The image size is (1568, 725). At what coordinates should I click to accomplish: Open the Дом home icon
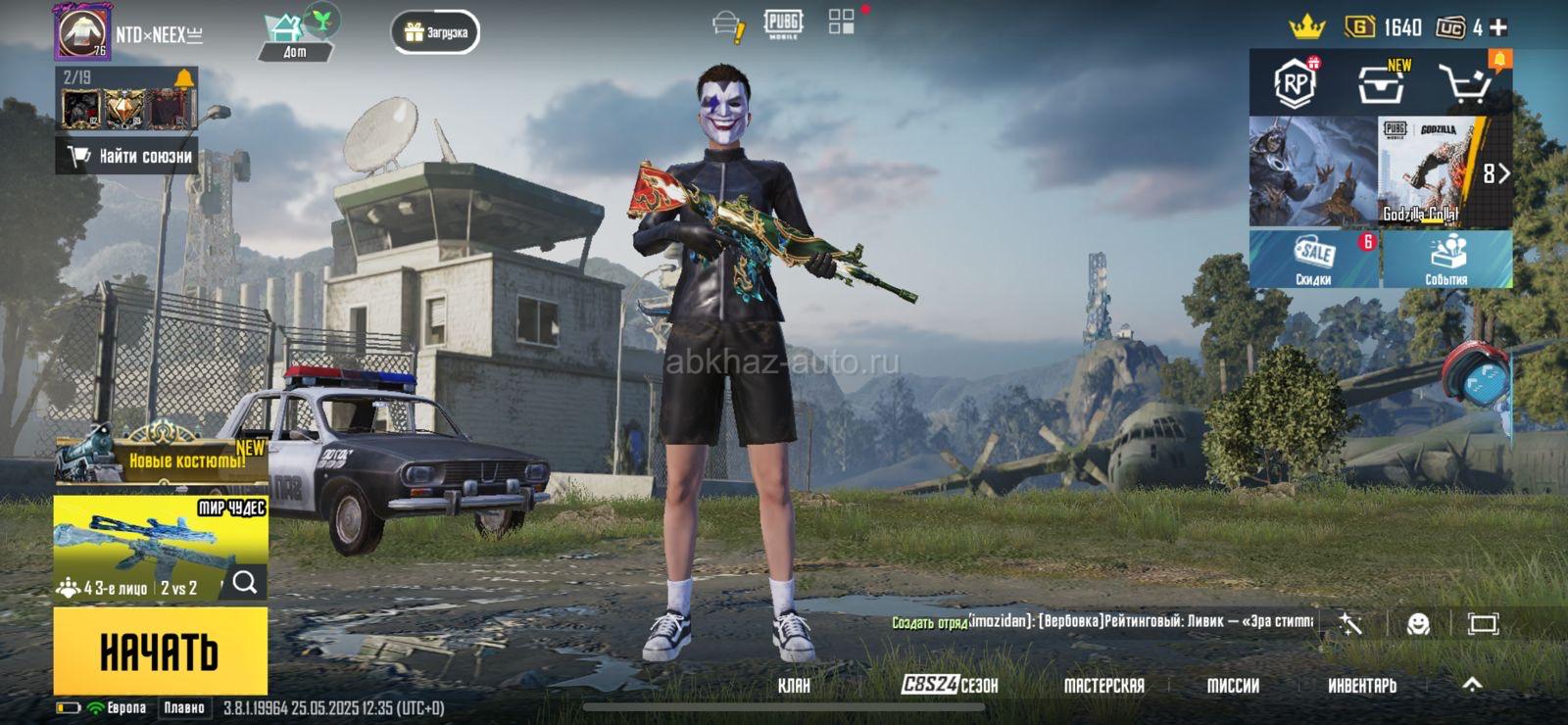[x=295, y=35]
